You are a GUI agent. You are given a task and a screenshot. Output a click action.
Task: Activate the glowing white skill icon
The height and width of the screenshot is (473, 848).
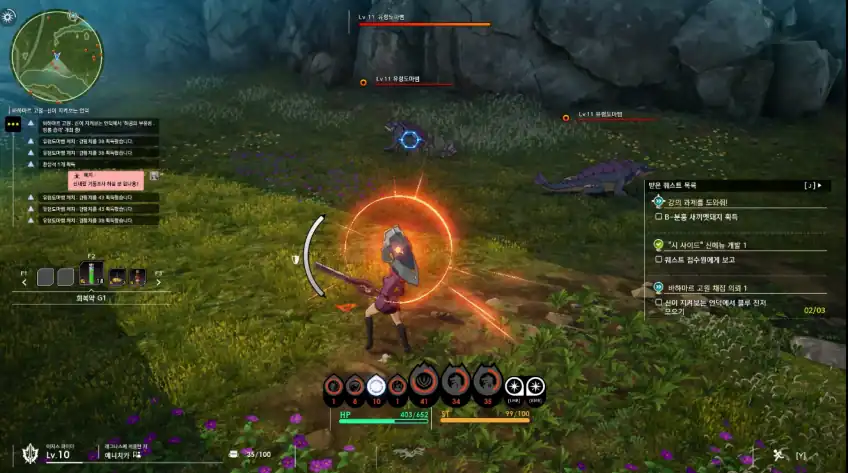coord(376,386)
